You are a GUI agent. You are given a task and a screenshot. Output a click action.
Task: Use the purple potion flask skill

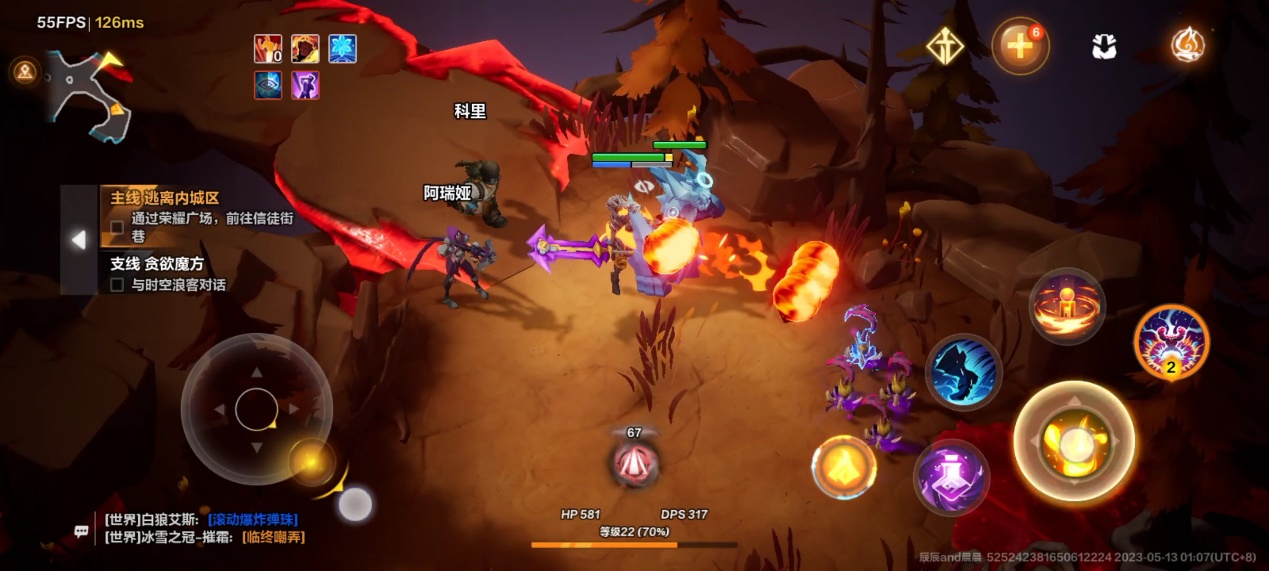click(x=951, y=477)
